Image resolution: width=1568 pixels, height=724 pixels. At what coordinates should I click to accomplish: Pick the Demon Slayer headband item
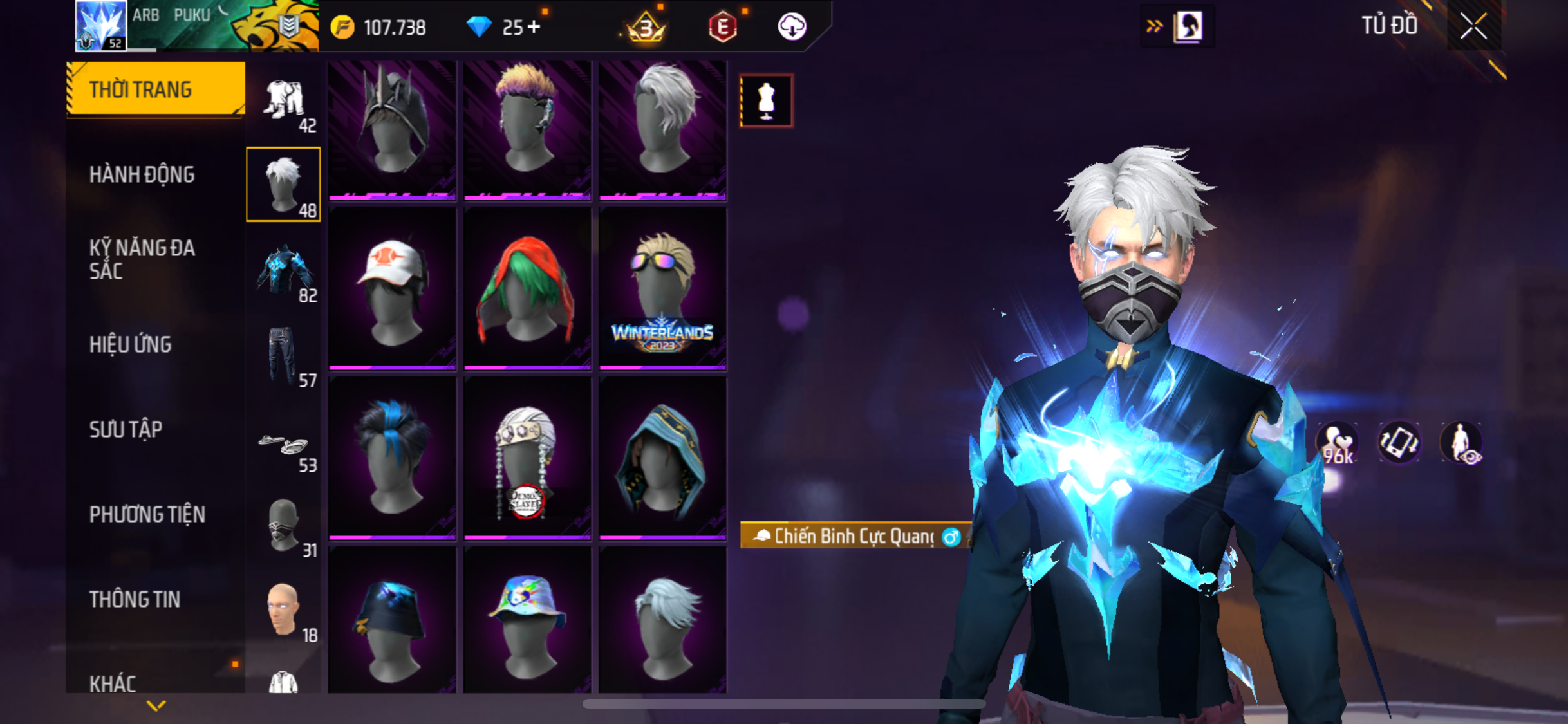[x=527, y=459]
